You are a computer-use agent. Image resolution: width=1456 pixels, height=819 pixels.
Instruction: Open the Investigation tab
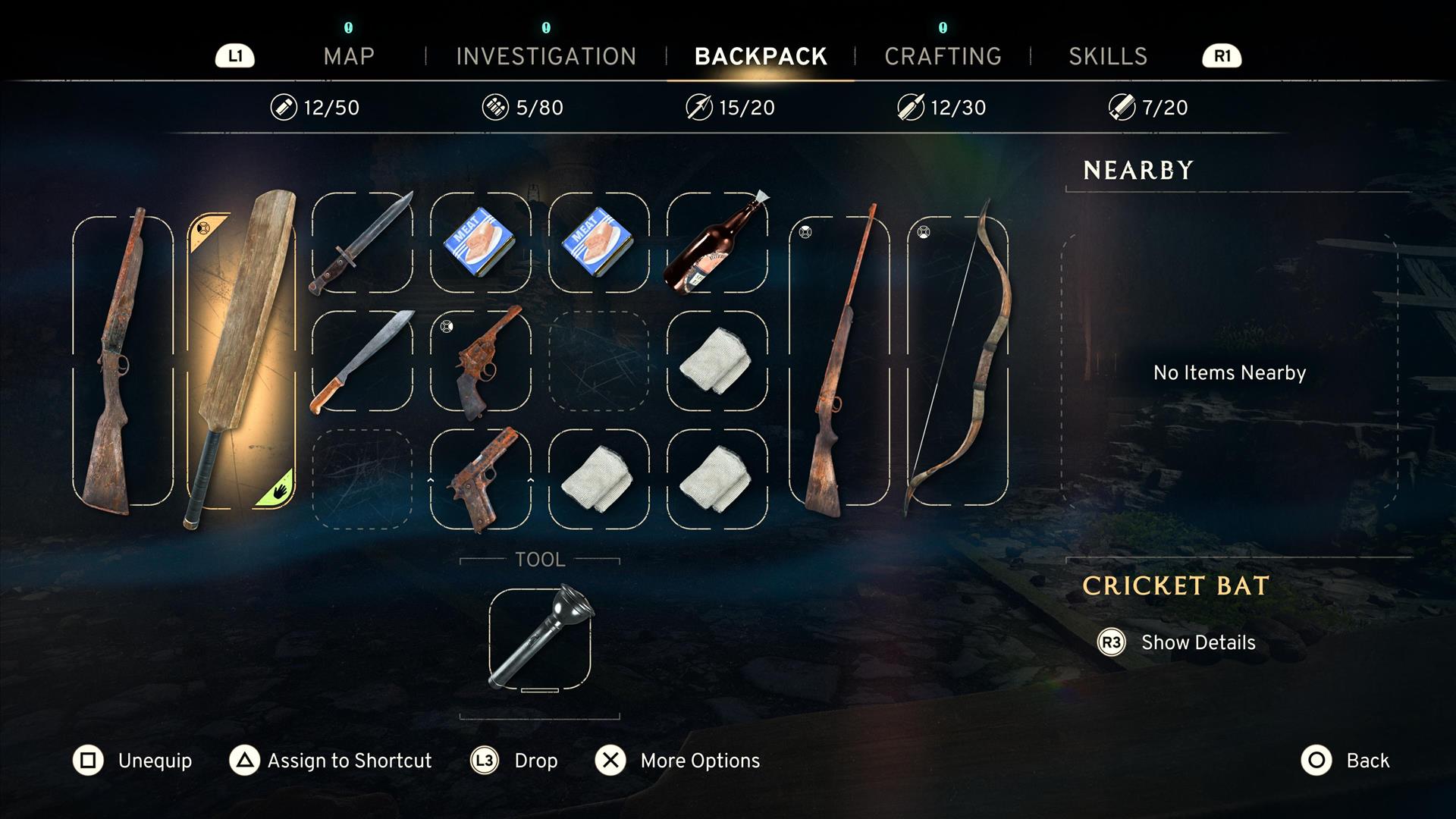pyautogui.click(x=546, y=56)
